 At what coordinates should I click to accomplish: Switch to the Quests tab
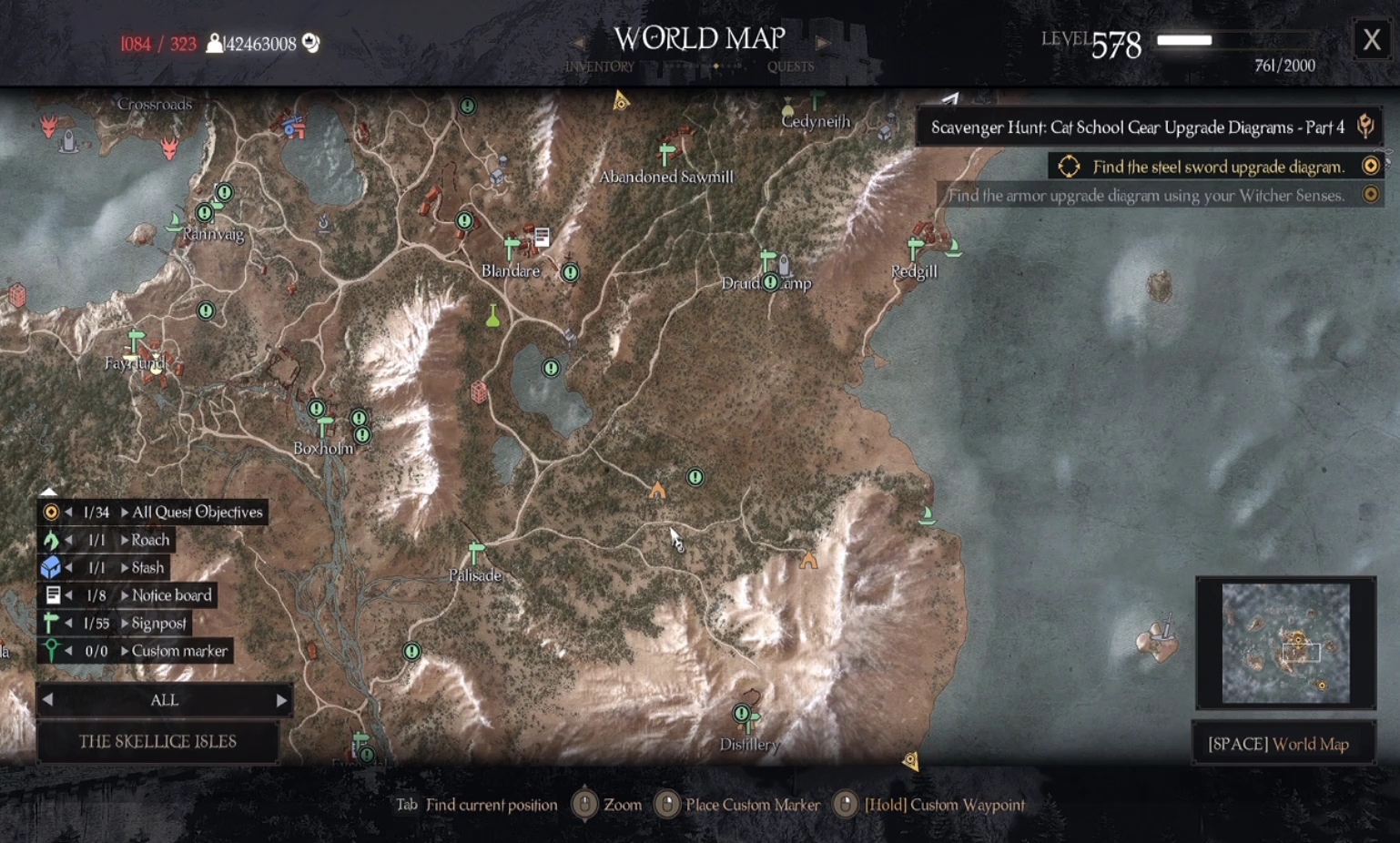pos(790,66)
